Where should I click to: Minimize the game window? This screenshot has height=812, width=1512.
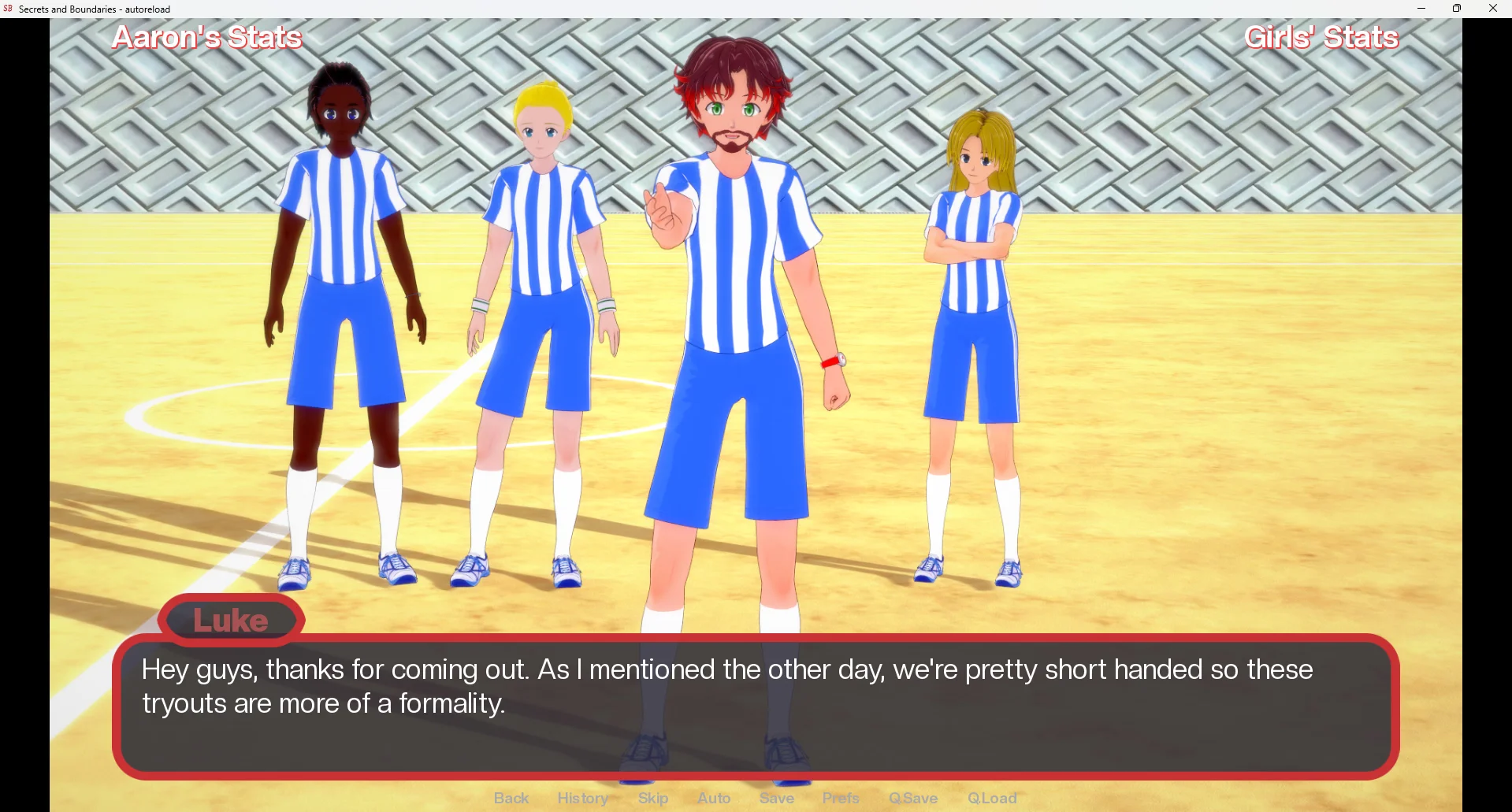click(1421, 9)
